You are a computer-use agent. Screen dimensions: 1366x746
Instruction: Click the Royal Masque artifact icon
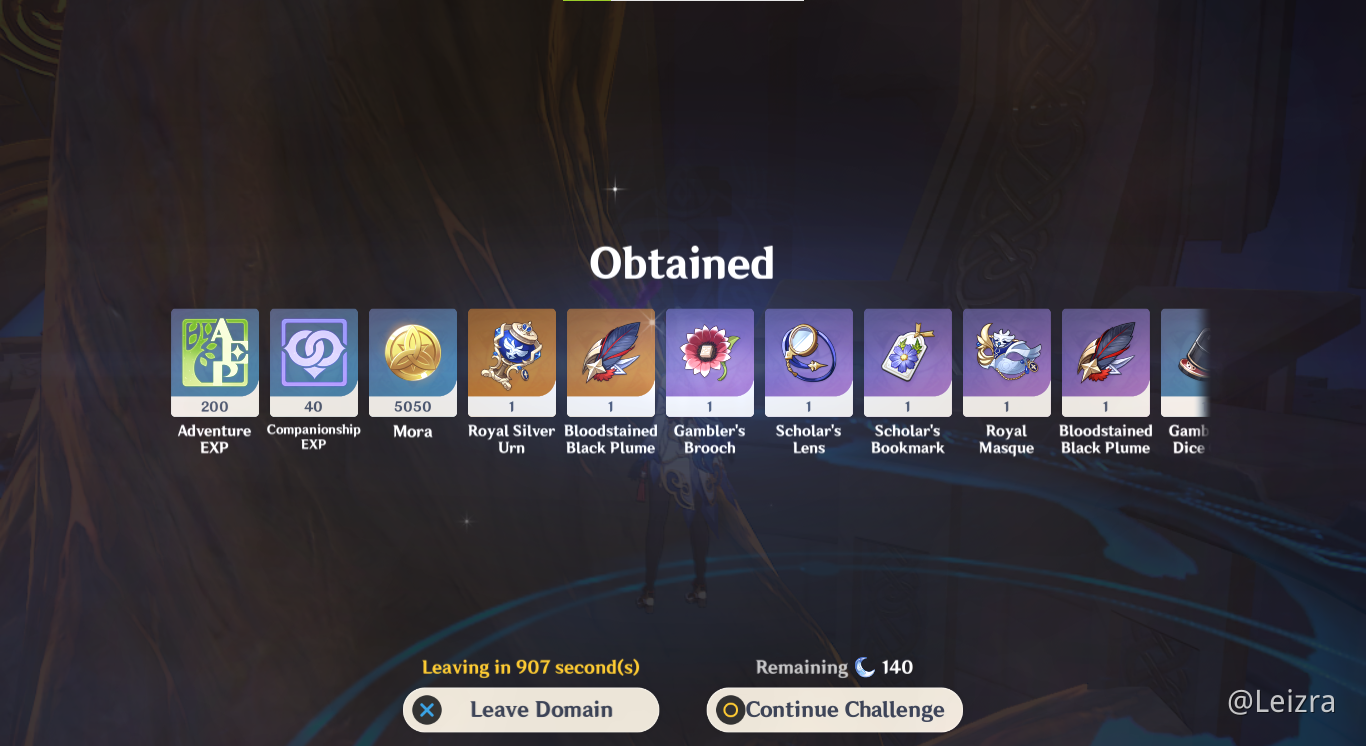(1006, 362)
